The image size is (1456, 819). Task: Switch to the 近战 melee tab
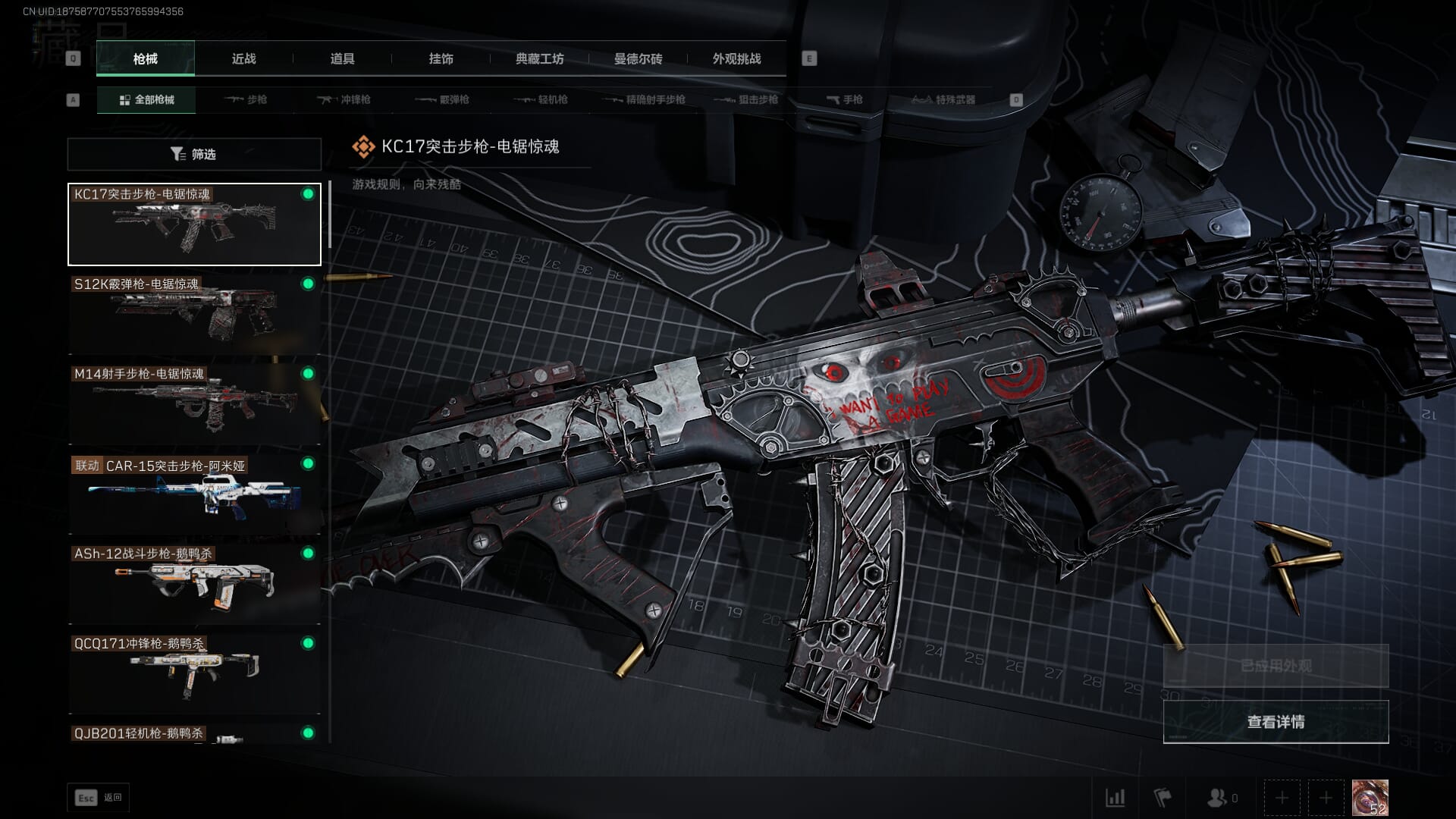click(x=243, y=58)
